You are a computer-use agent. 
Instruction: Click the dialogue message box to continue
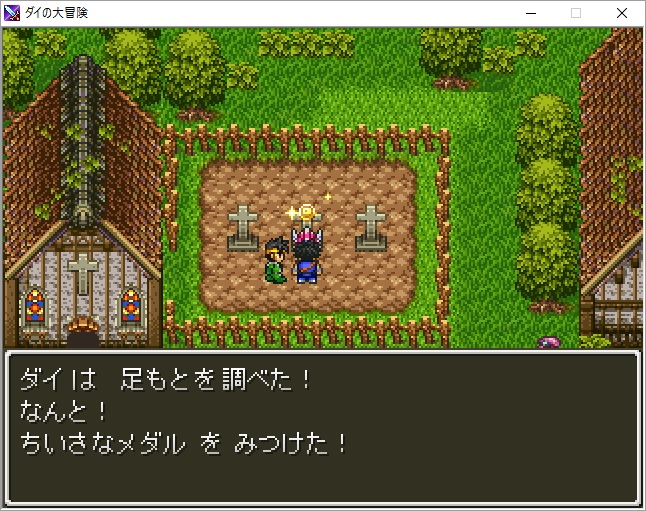tap(322, 427)
